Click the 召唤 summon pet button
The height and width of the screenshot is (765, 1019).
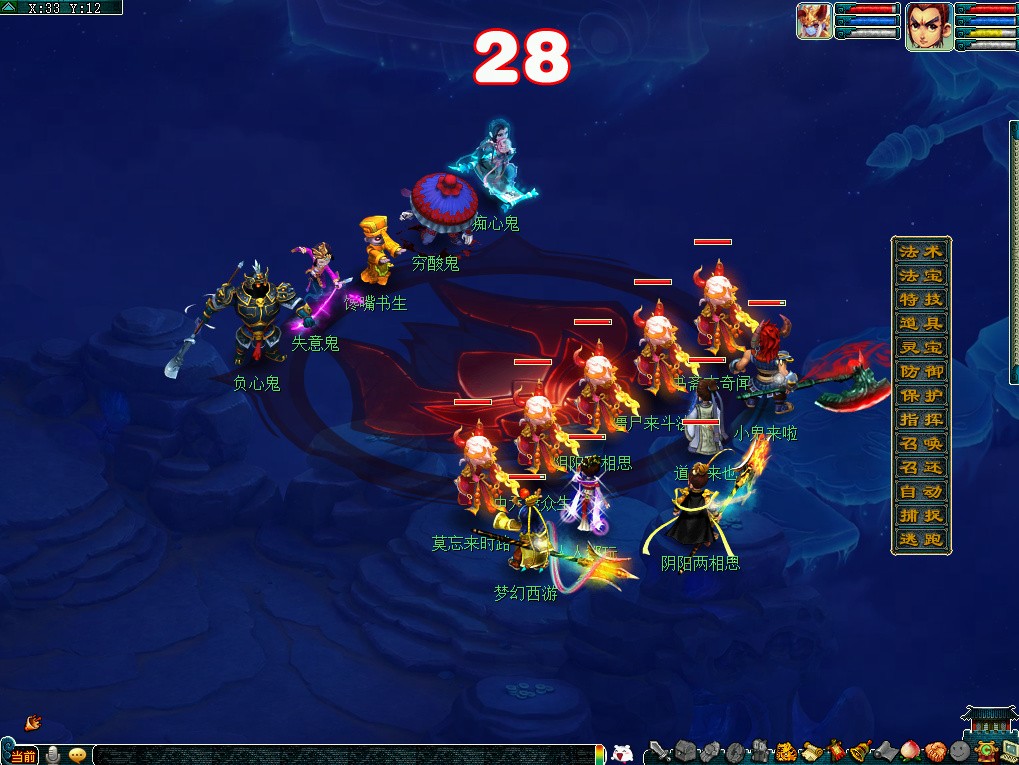(x=920, y=443)
